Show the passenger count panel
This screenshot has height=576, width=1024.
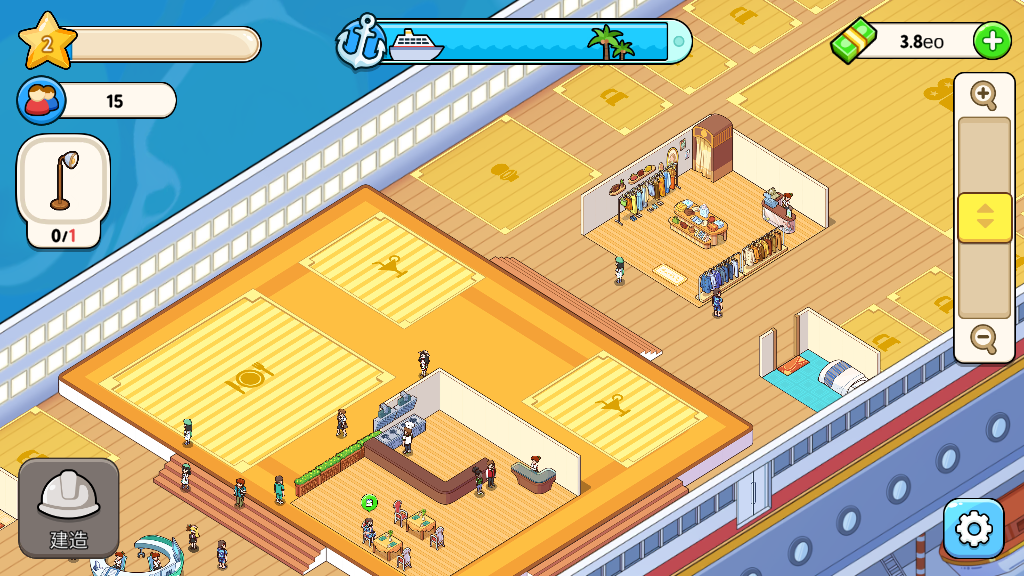click(x=97, y=101)
